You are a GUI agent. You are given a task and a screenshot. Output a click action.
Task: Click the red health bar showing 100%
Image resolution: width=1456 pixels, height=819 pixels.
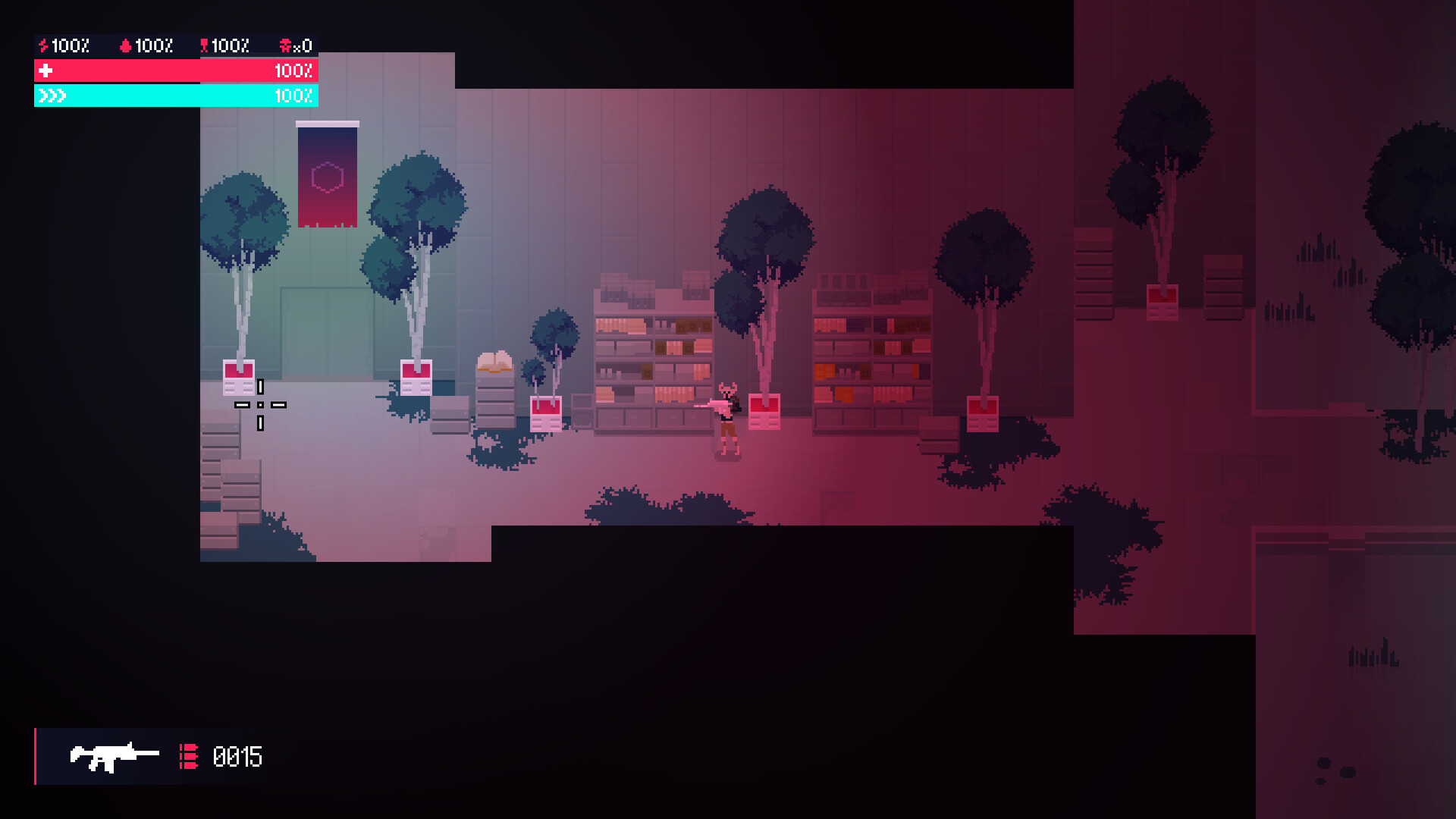click(174, 71)
